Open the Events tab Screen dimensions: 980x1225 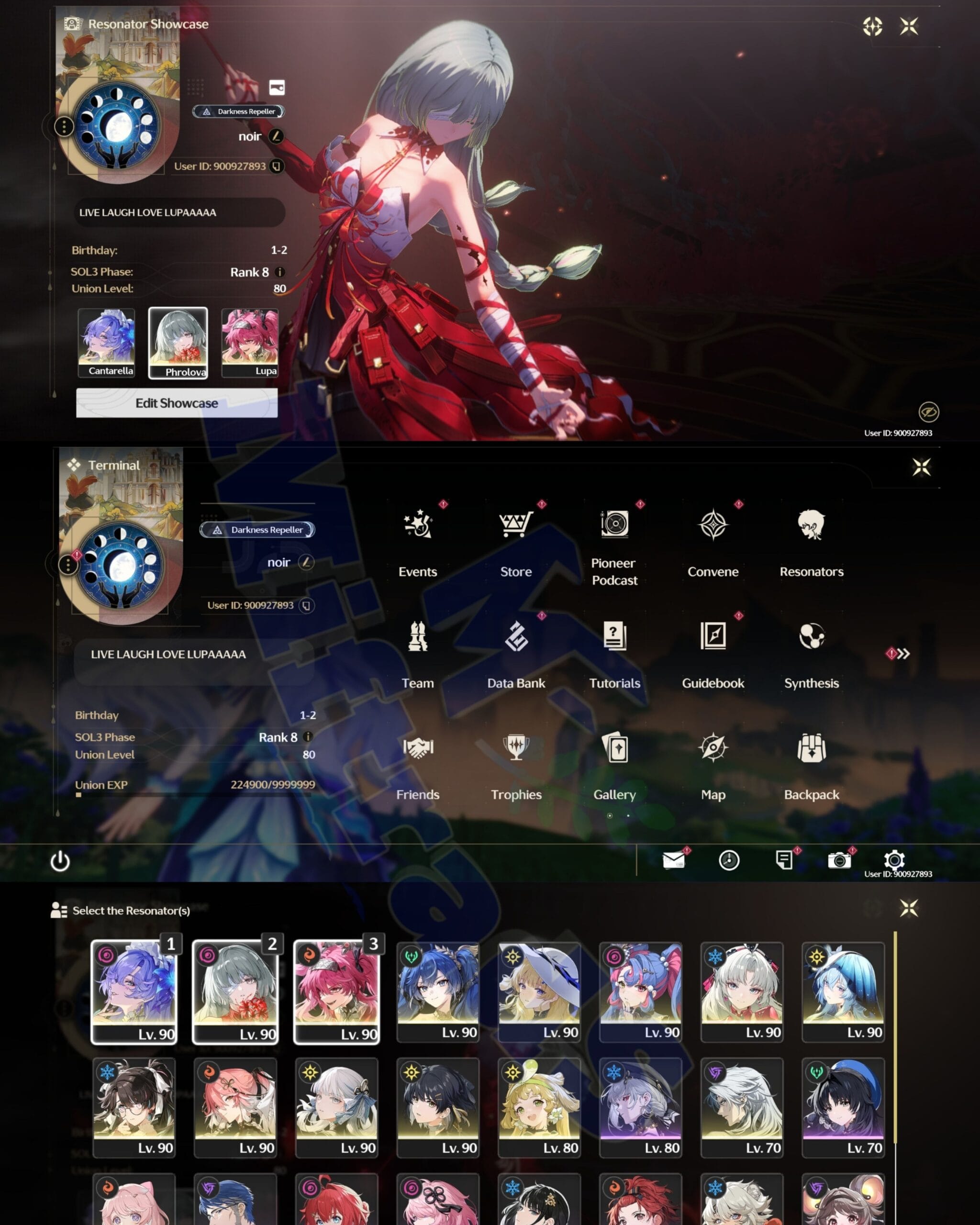tap(418, 525)
